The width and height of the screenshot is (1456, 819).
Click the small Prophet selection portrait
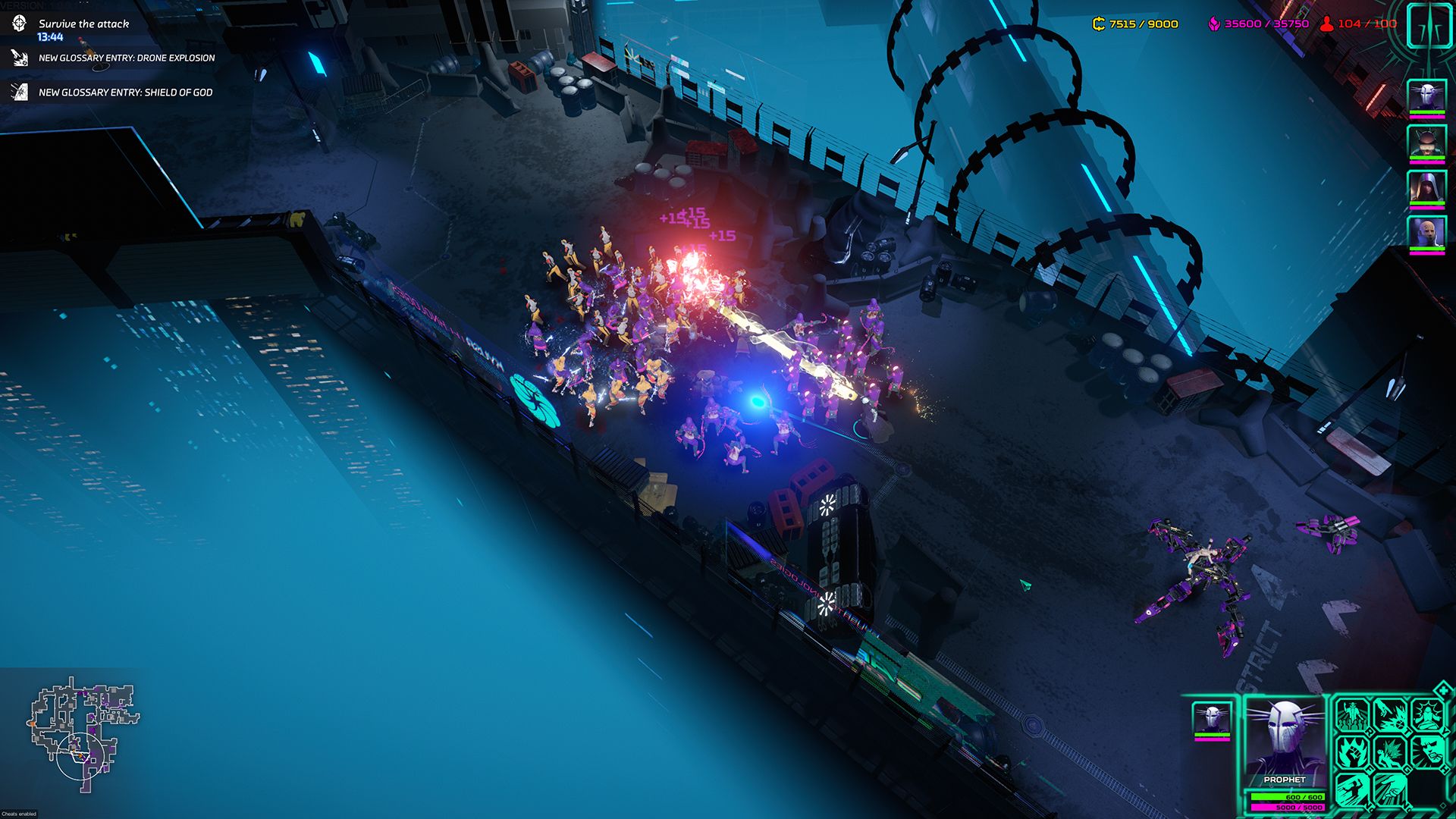point(1211,718)
